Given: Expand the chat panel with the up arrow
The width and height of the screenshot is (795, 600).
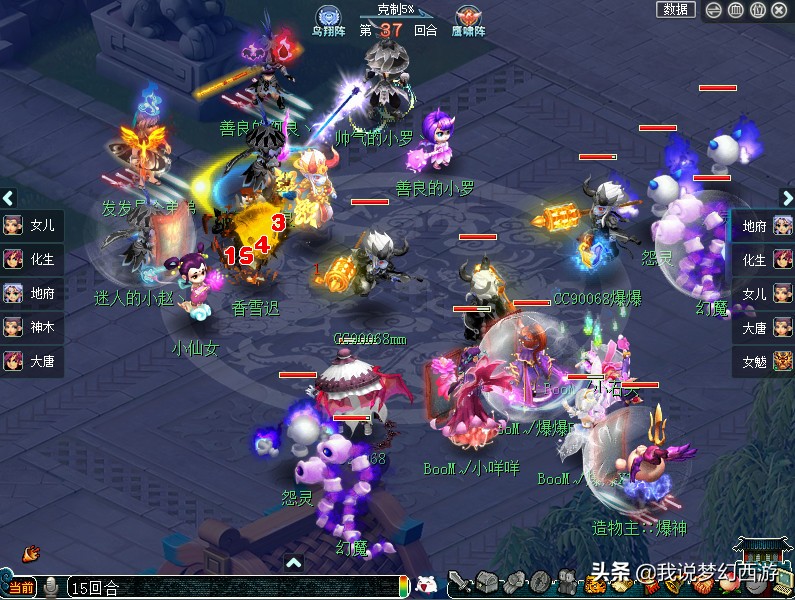Looking at the screenshot, I should [294, 563].
